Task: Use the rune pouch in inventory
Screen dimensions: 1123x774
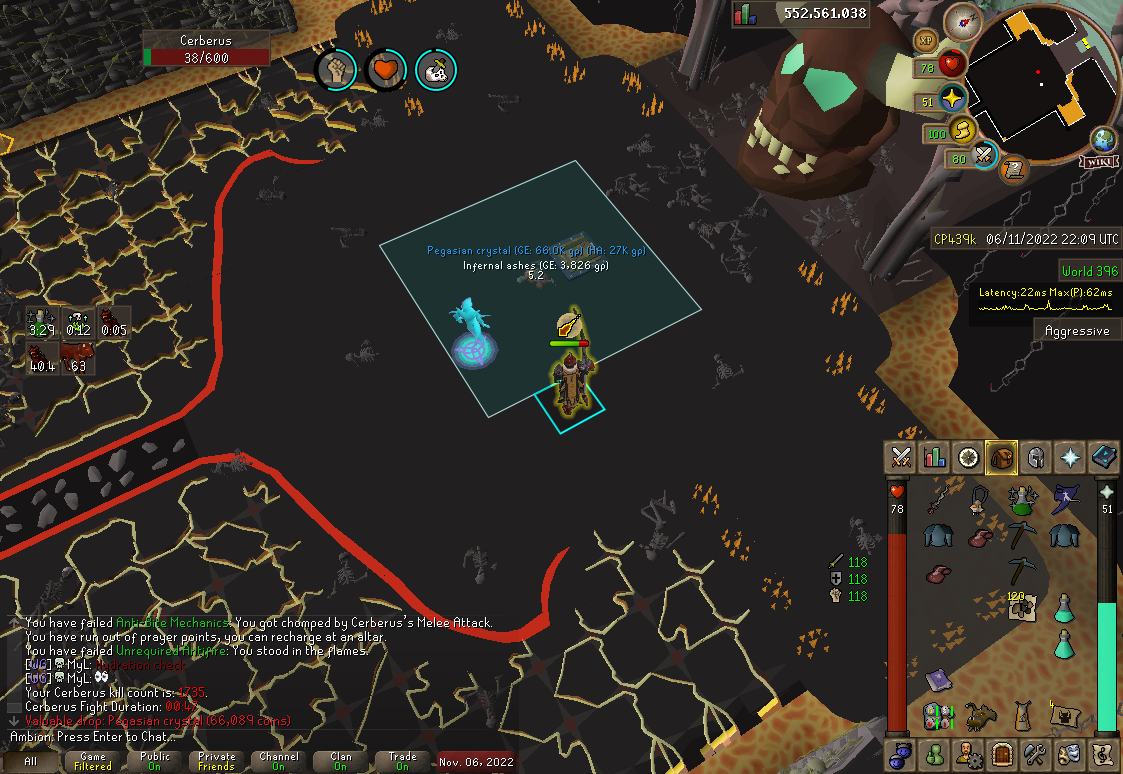Action: [x=937, y=716]
